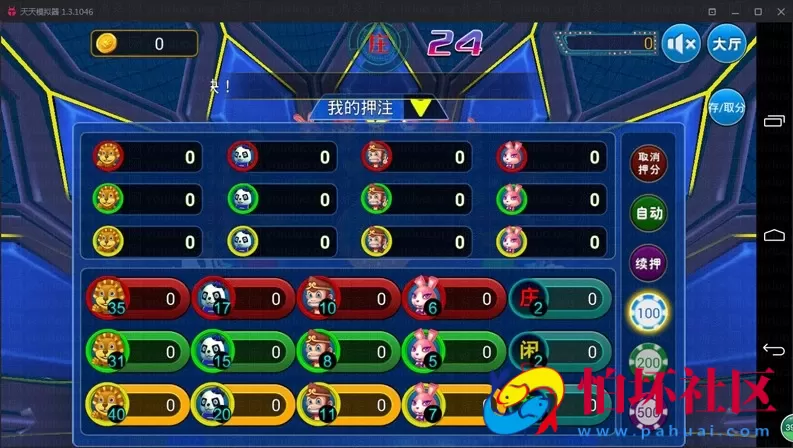The image size is (793, 448).
Task: Bet on the red panda x17
Action: [x=241, y=298]
